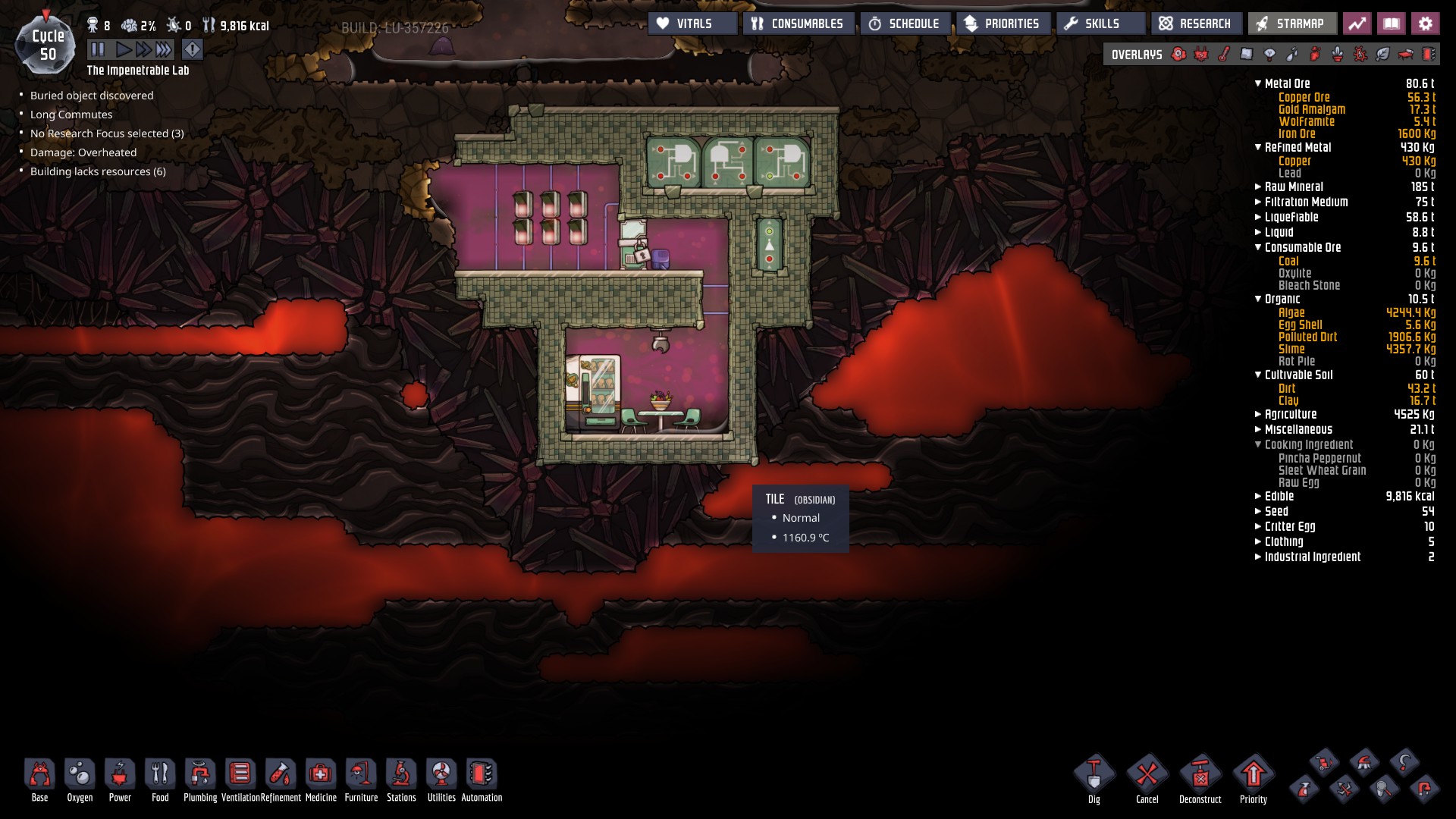Viewport: 1456px width, 819px height.
Task: Collapse the Organic resource group
Action: [x=1257, y=299]
